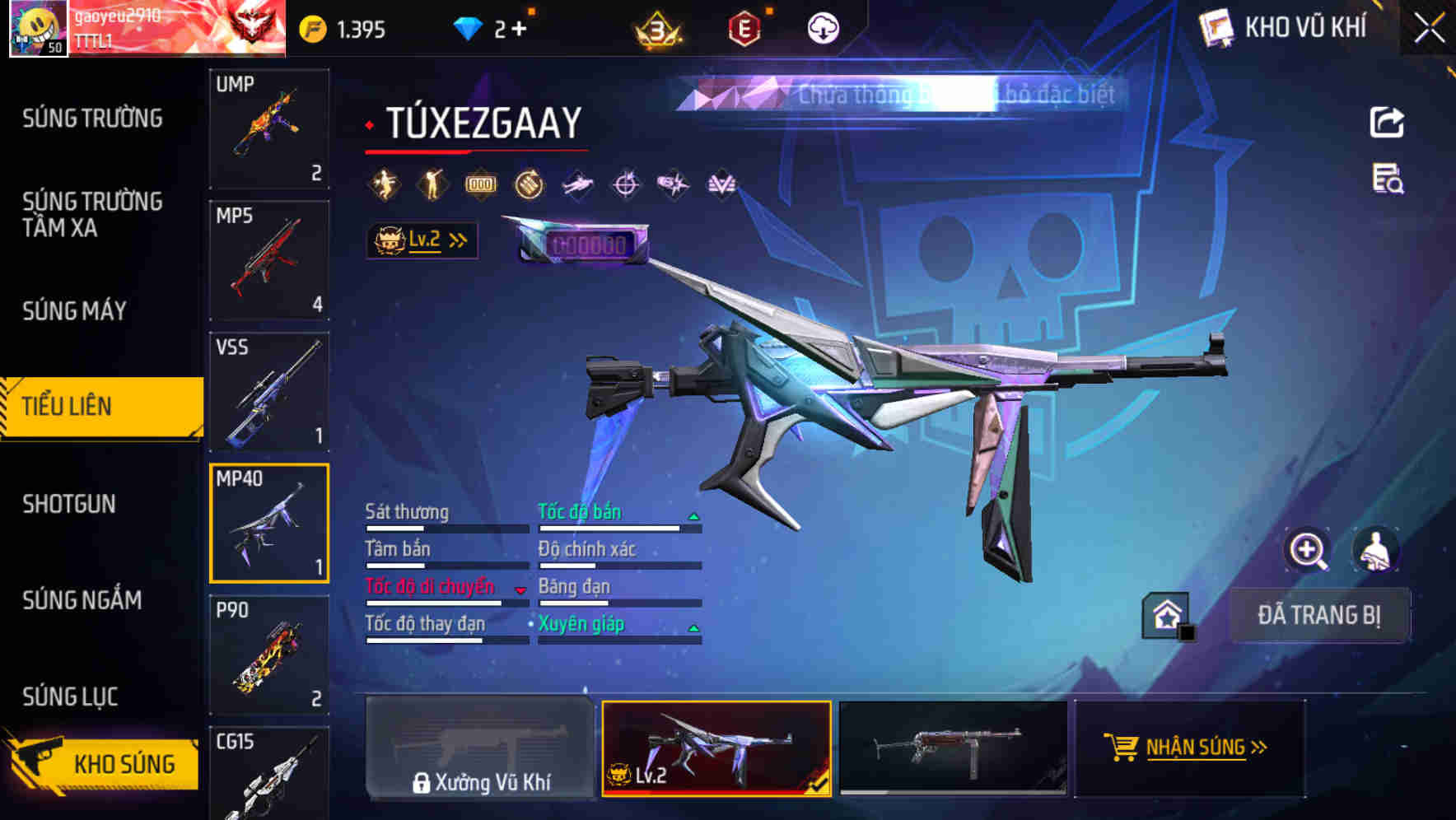Click the share icon near KHO VŨ KHÍ
The image size is (1456, 820).
(x=1387, y=122)
